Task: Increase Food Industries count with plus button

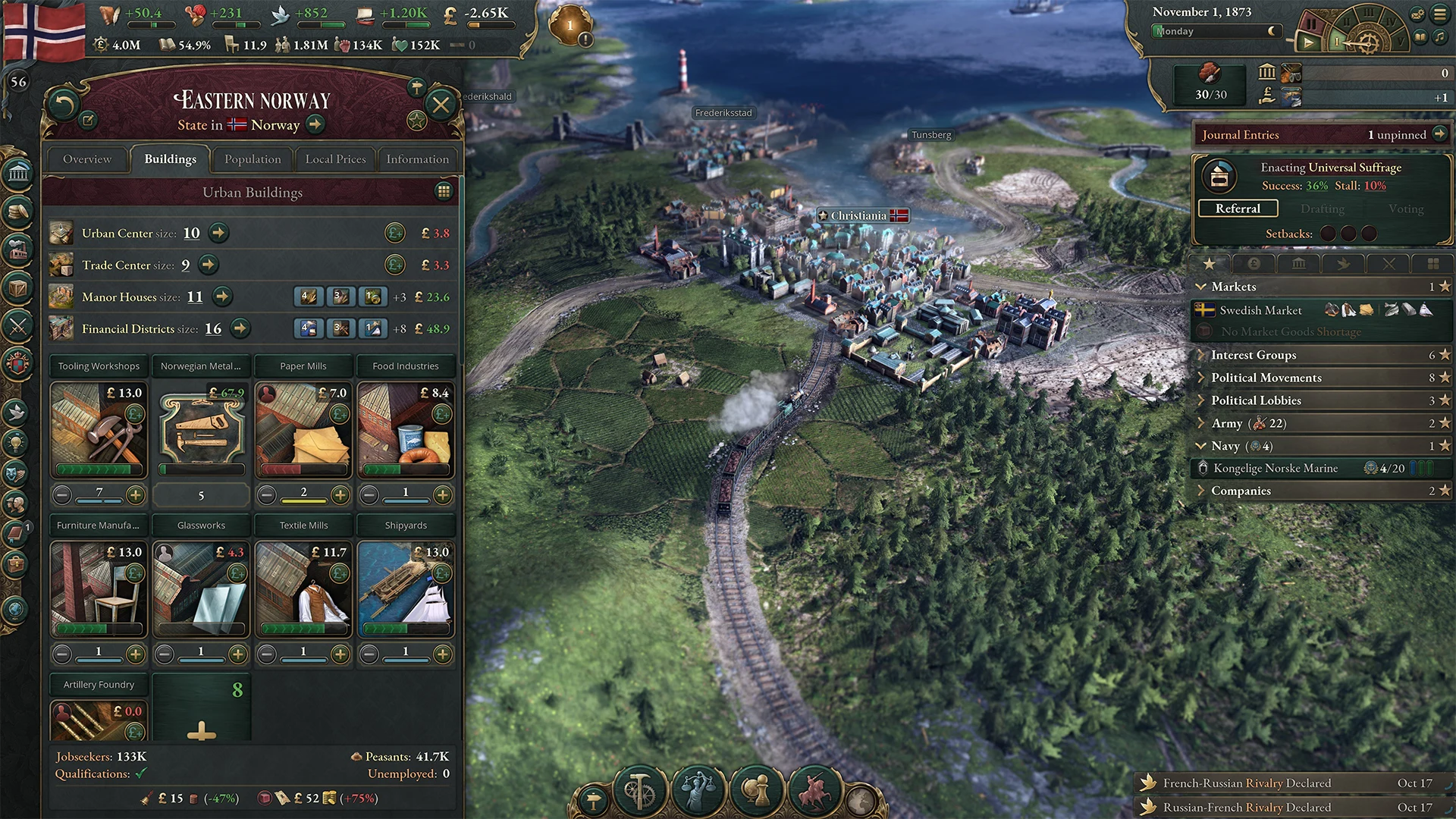Action: click(x=442, y=494)
